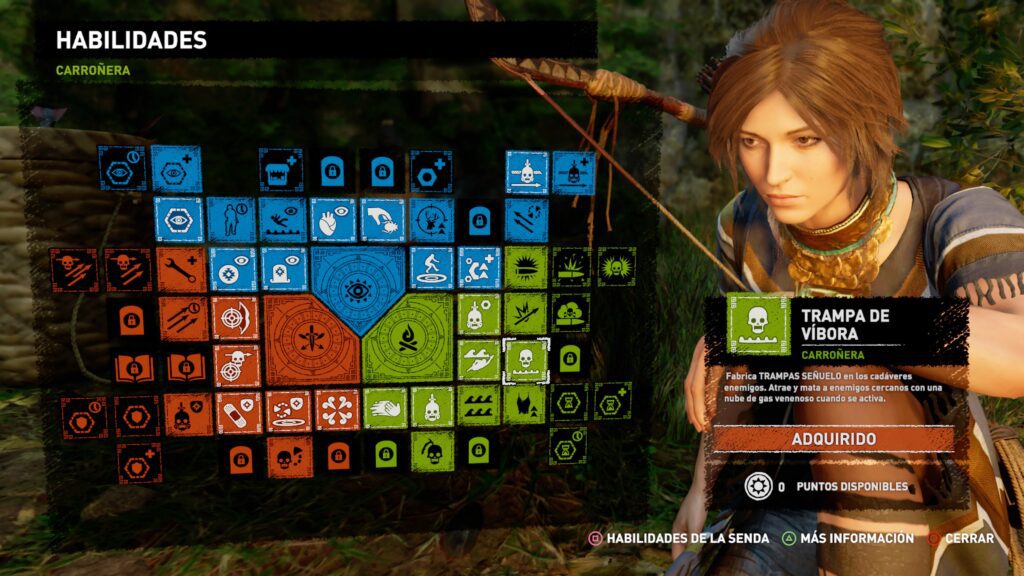Image resolution: width=1024 pixels, height=576 pixels.
Task: Select the green open hand skill
Action: [x=385, y=408]
